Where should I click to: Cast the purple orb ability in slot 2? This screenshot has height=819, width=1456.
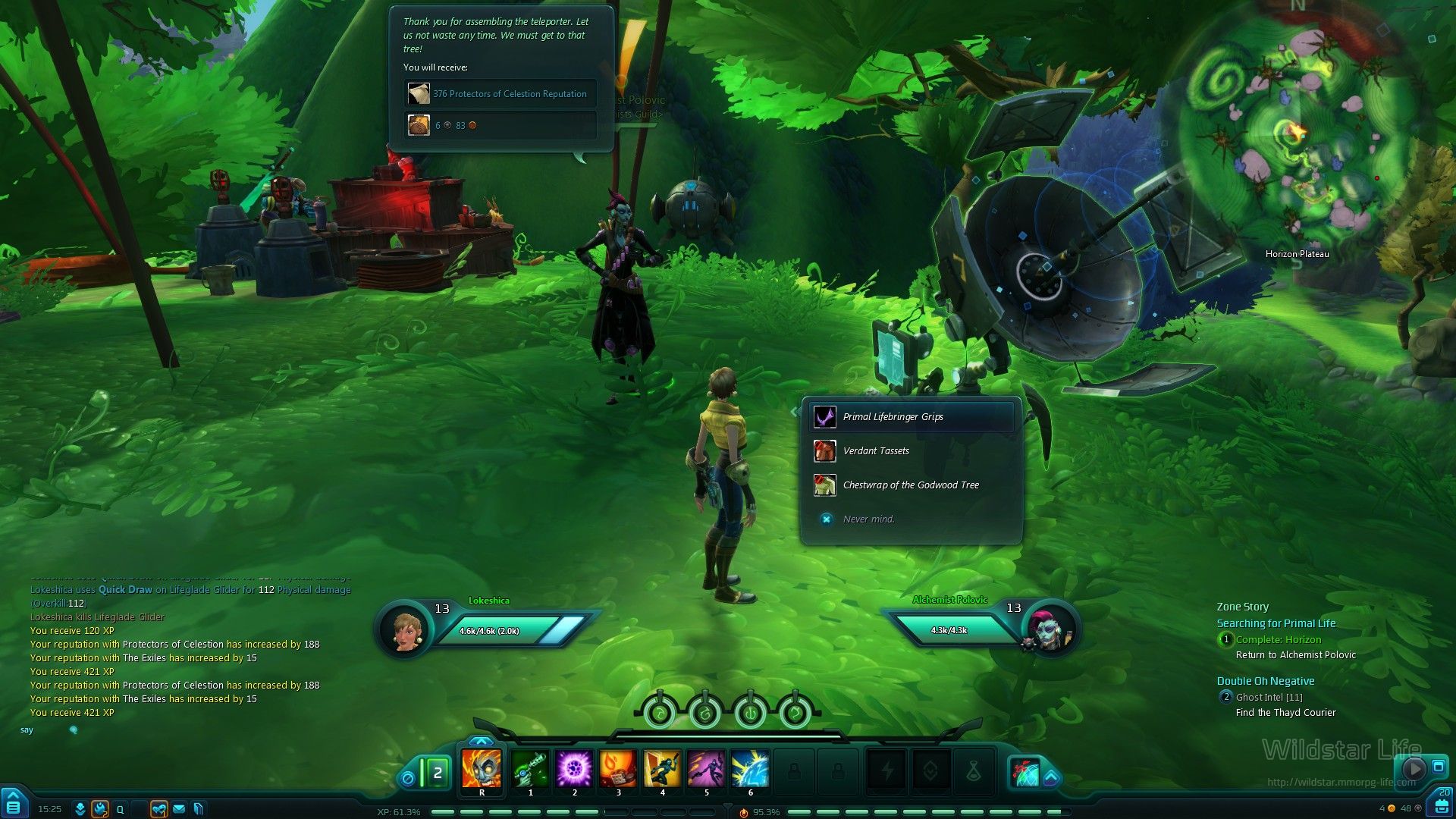click(x=574, y=769)
